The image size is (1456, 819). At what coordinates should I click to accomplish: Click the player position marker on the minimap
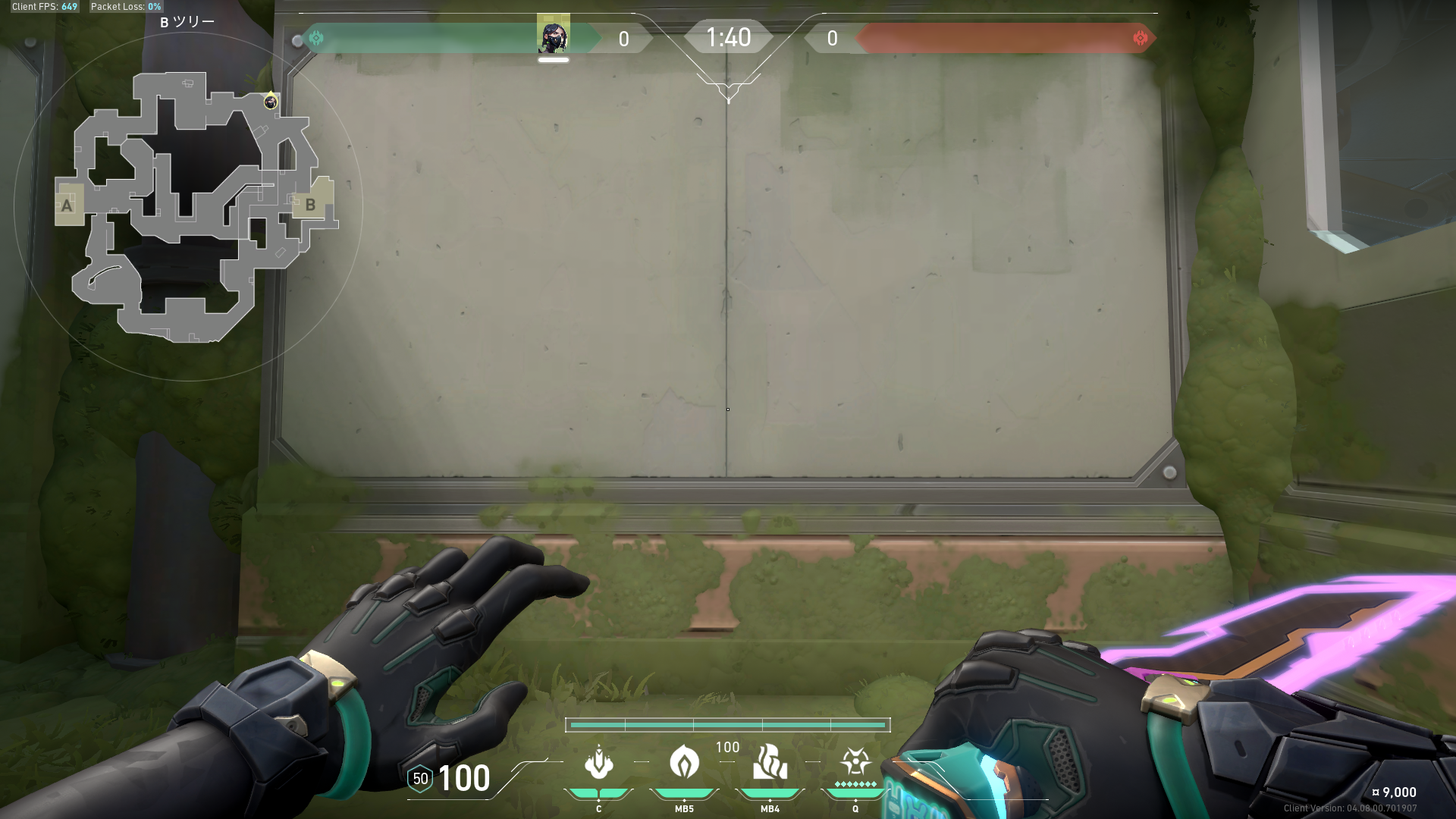(x=271, y=102)
